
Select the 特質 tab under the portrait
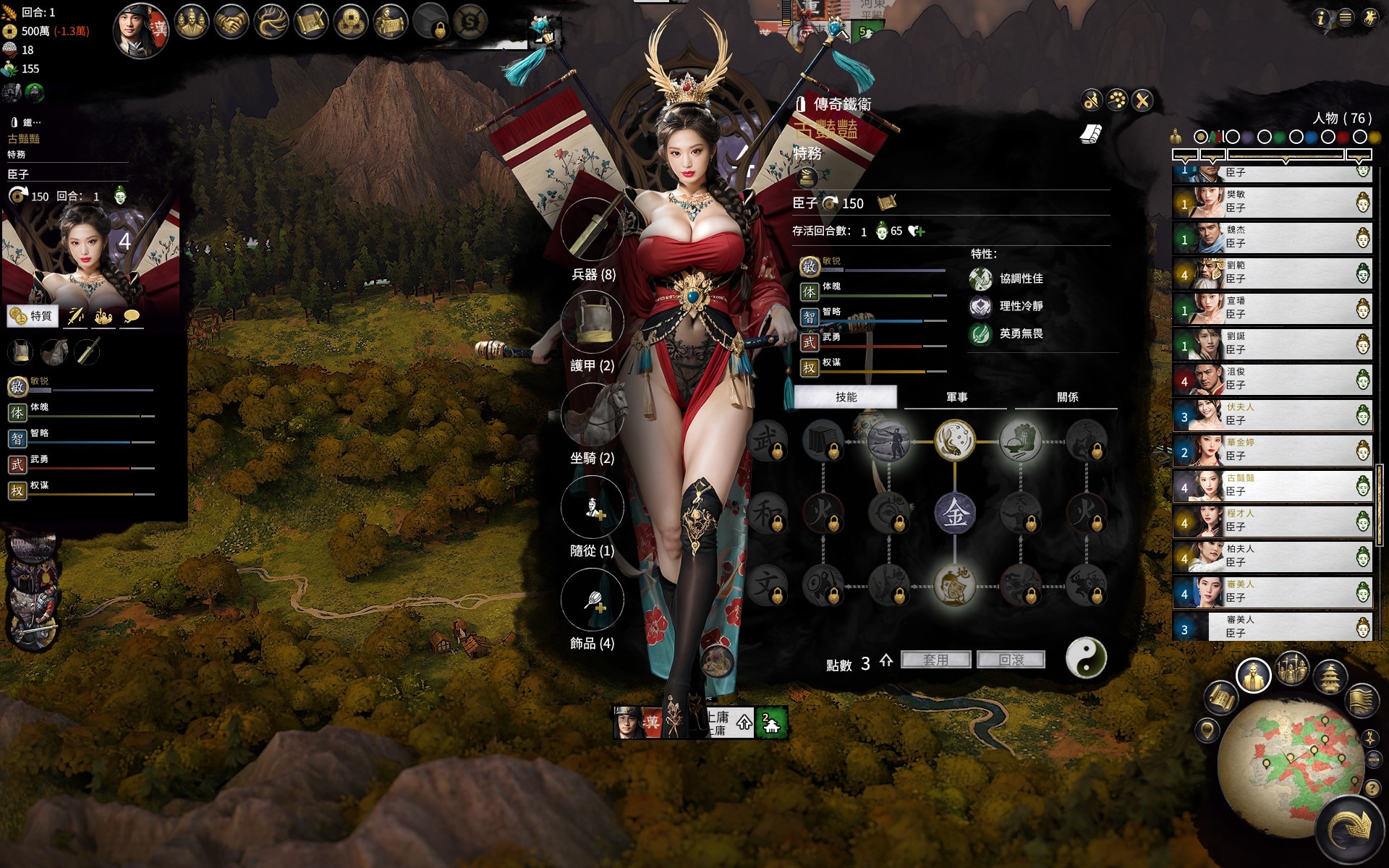point(33,316)
